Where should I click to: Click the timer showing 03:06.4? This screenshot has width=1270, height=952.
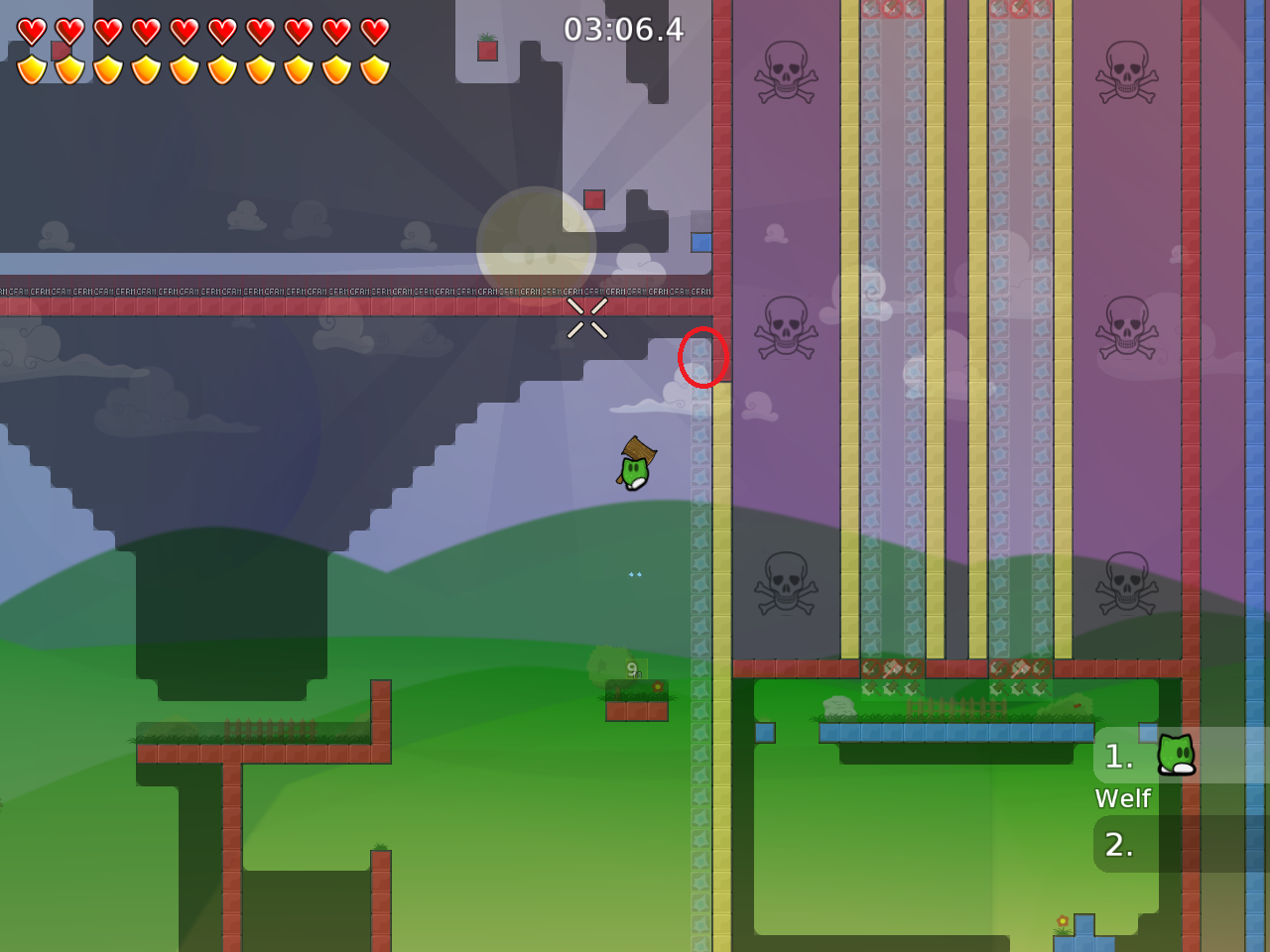coord(623,31)
